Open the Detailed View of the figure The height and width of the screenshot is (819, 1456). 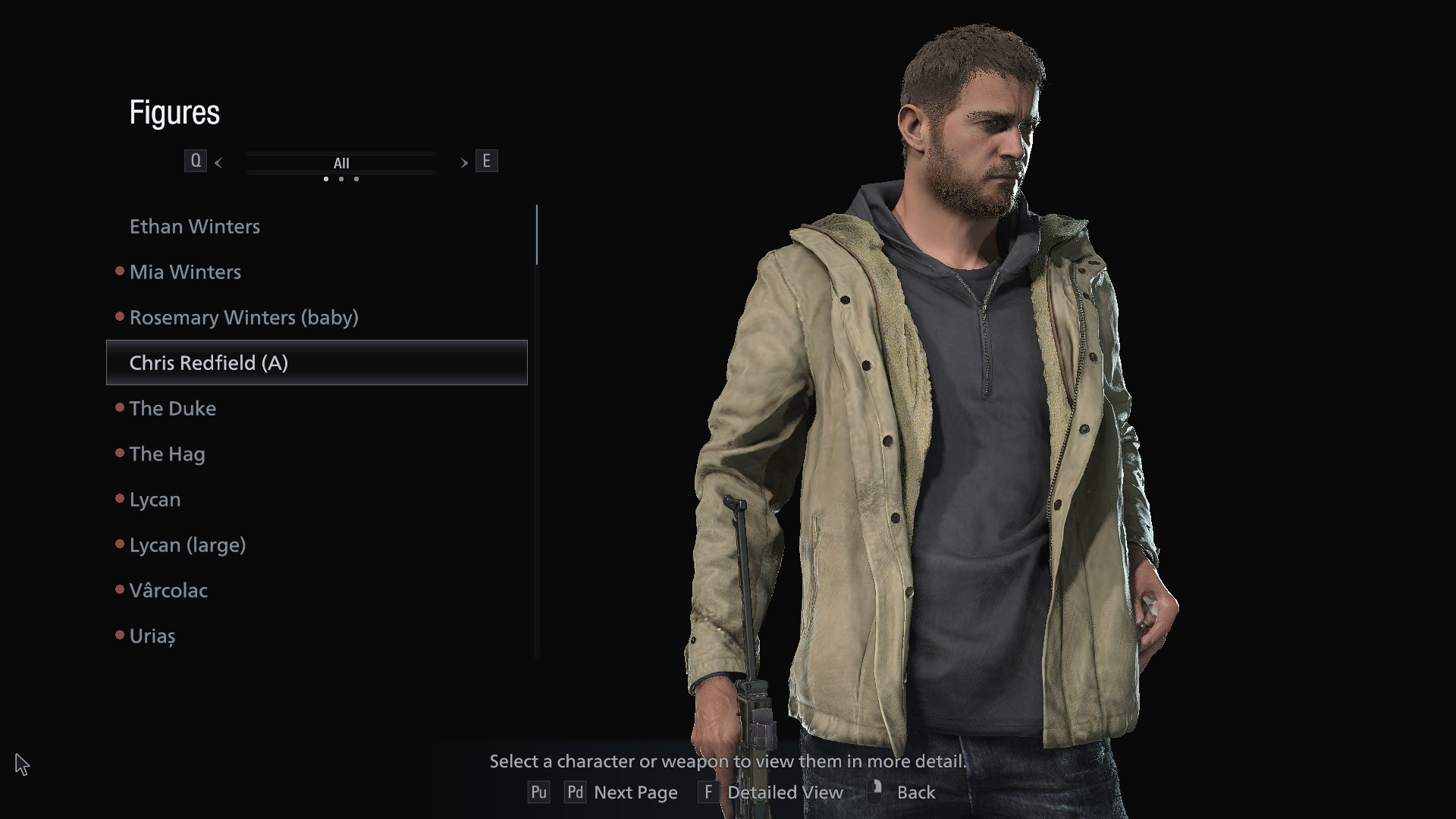tap(784, 792)
